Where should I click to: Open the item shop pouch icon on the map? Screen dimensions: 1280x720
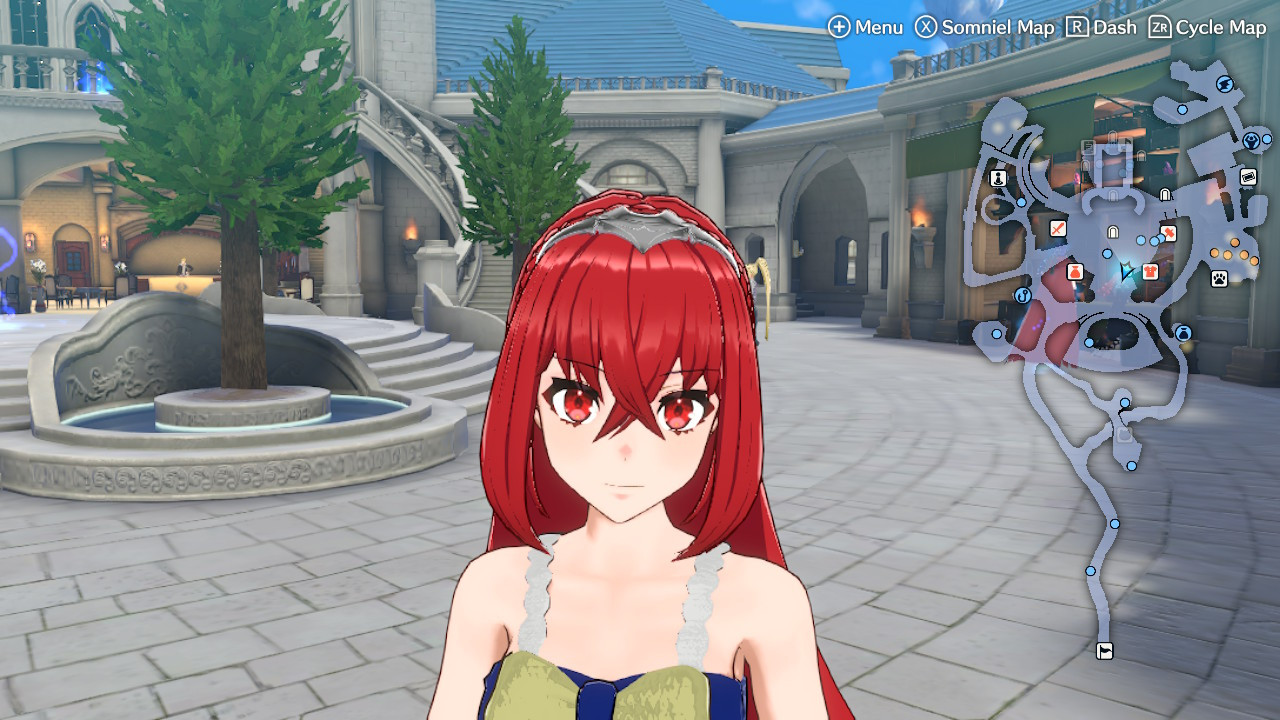tap(1073, 270)
